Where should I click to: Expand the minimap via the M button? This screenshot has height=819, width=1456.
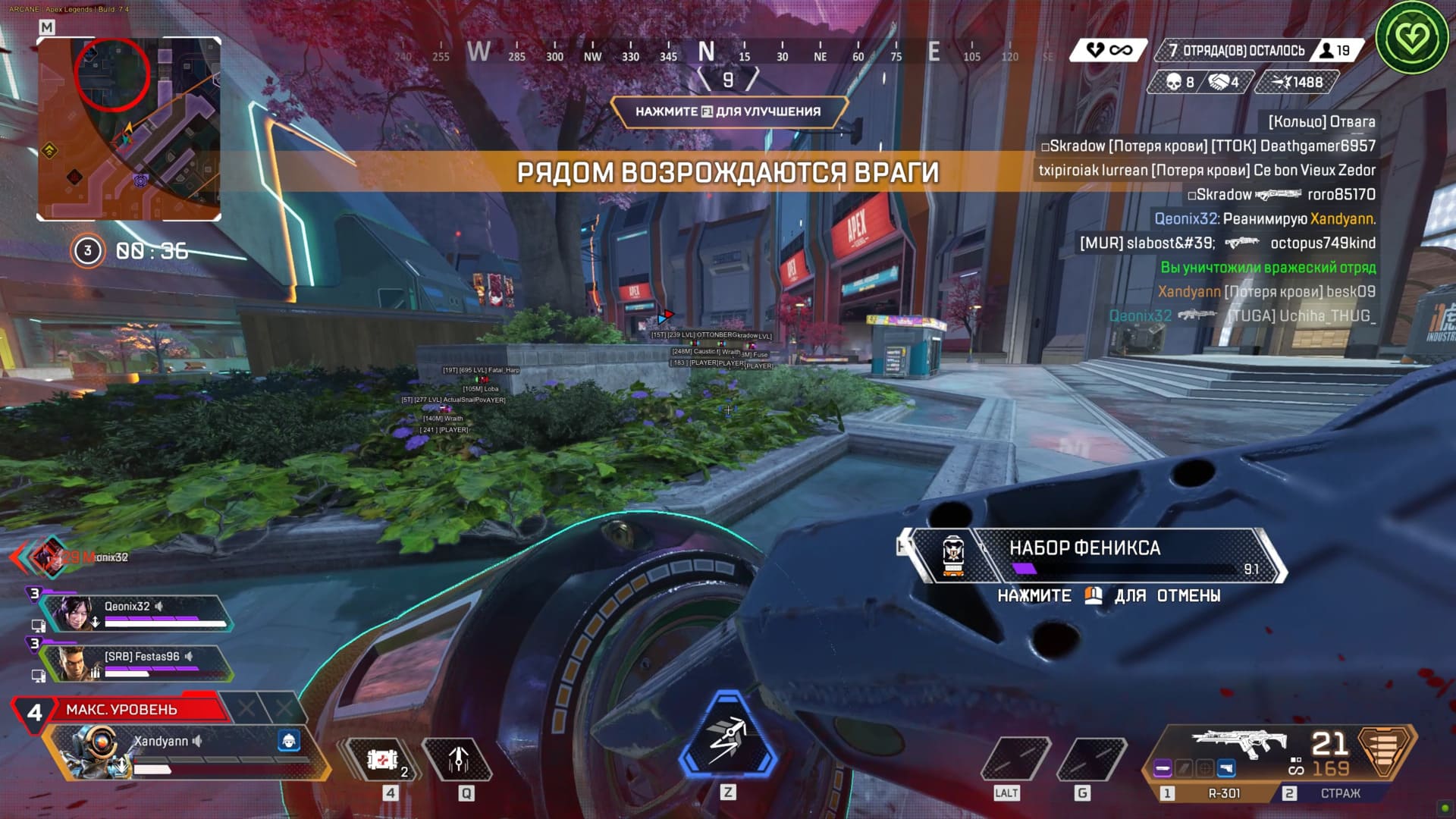pos(48,25)
